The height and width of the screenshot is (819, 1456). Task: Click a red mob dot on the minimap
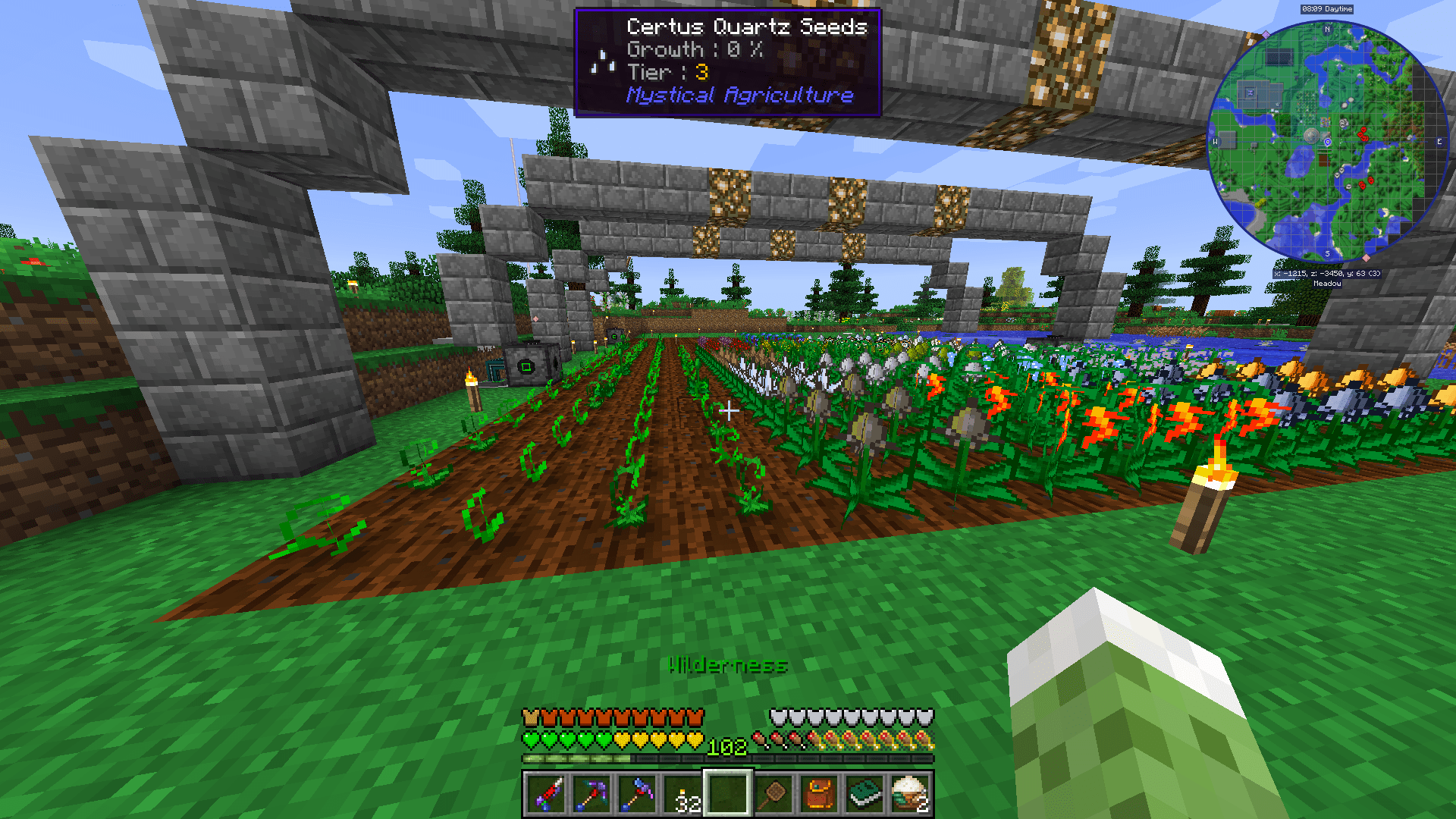click(x=1364, y=130)
